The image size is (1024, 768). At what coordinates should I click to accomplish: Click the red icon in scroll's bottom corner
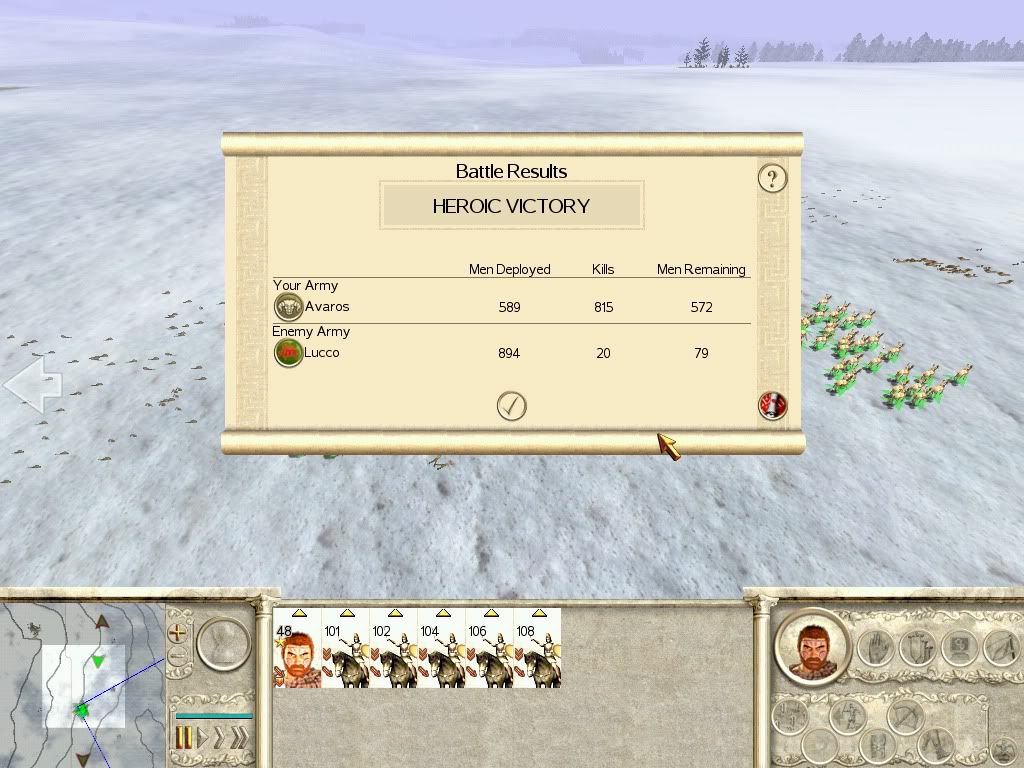click(x=772, y=405)
